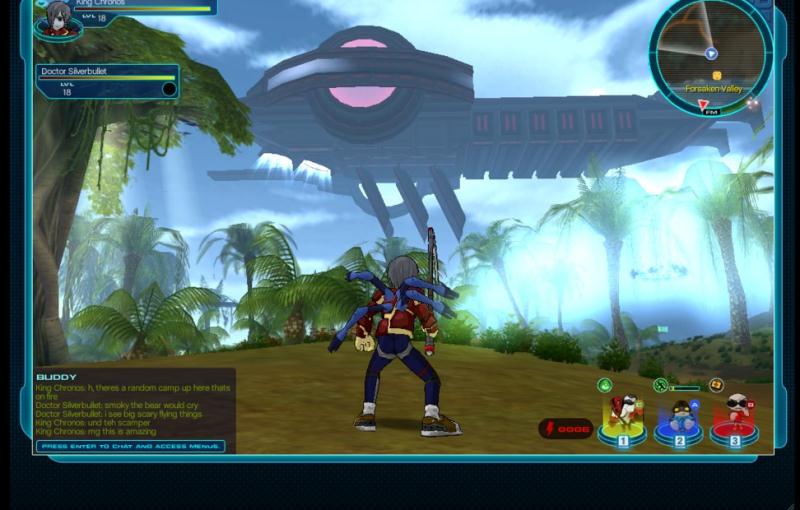
Task: Click the chat prompt bar to chat
Action: [x=131, y=446]
